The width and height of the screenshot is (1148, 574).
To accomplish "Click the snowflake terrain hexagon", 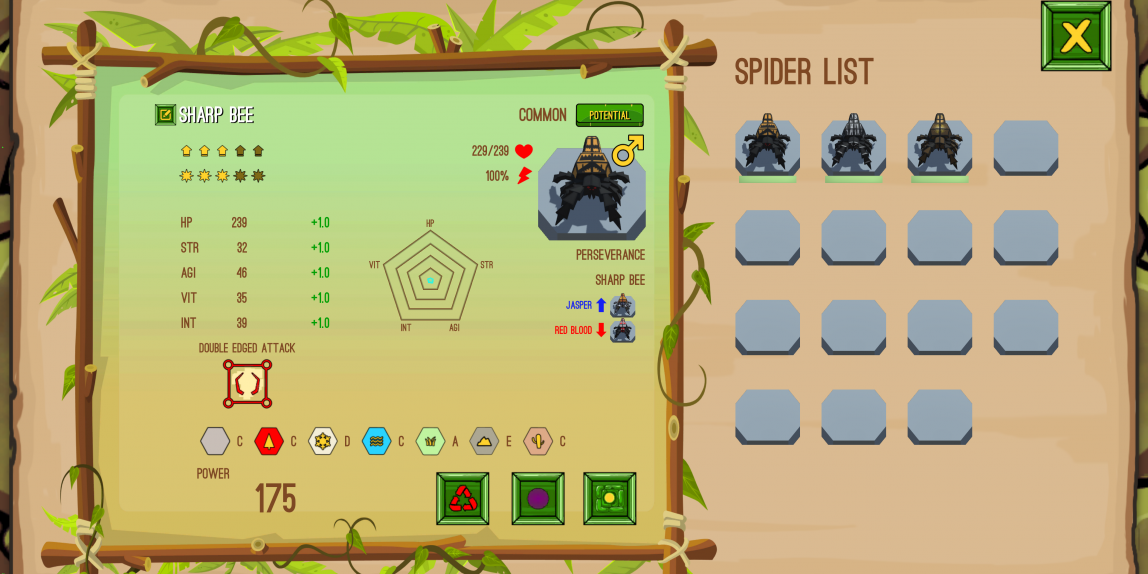I will [x=322, y=441].
